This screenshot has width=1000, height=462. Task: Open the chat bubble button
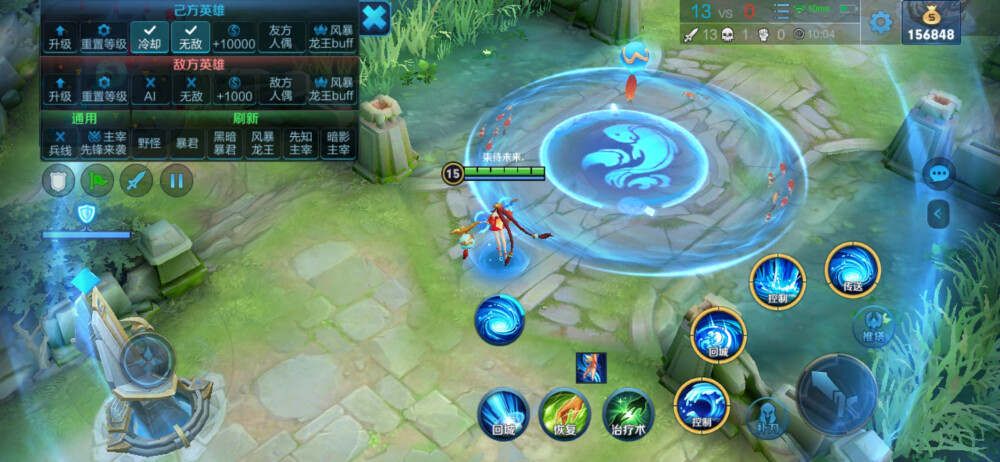[938, 173]
